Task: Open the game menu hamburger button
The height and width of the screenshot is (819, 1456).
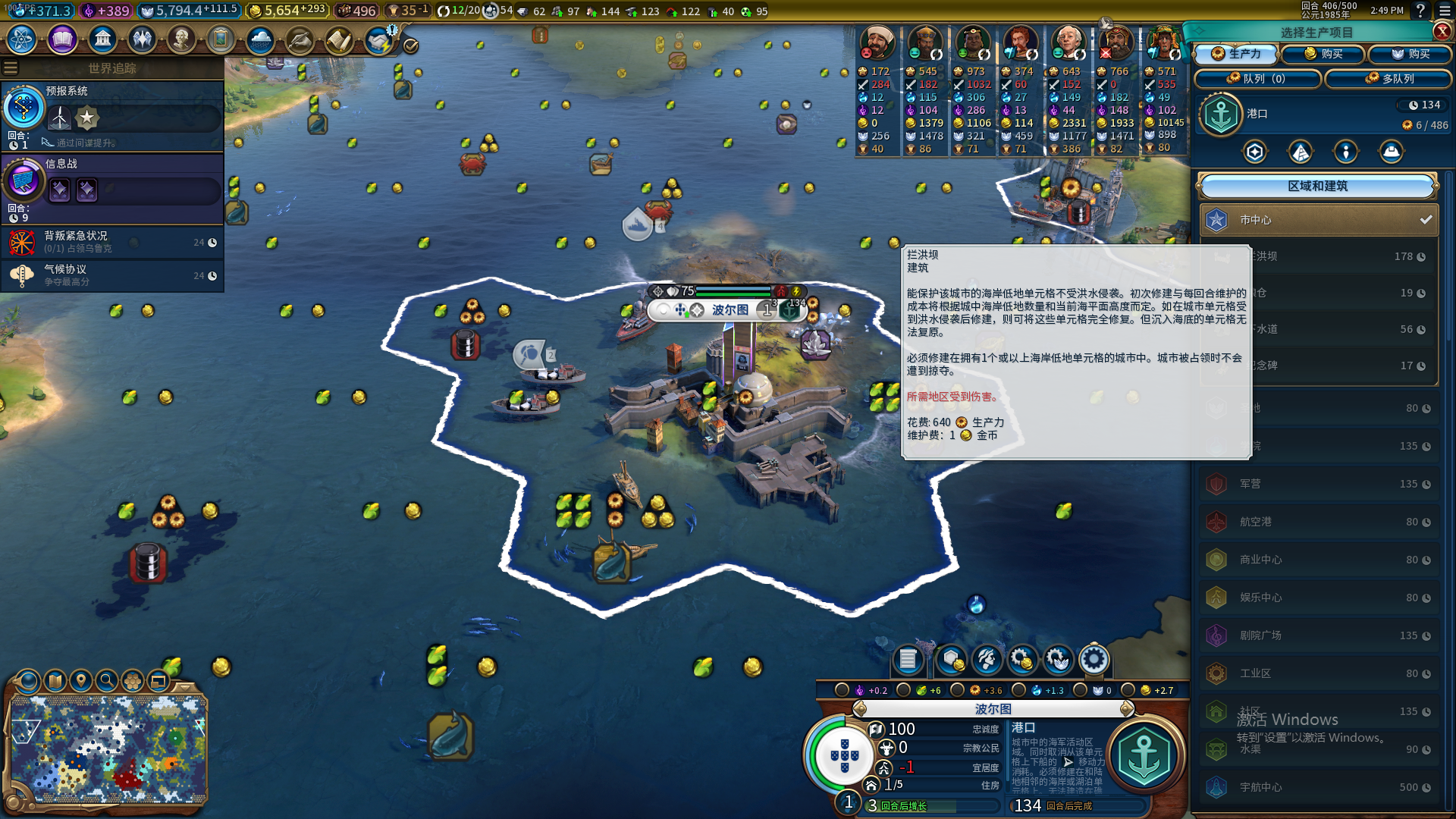Action: point(1443,11)
